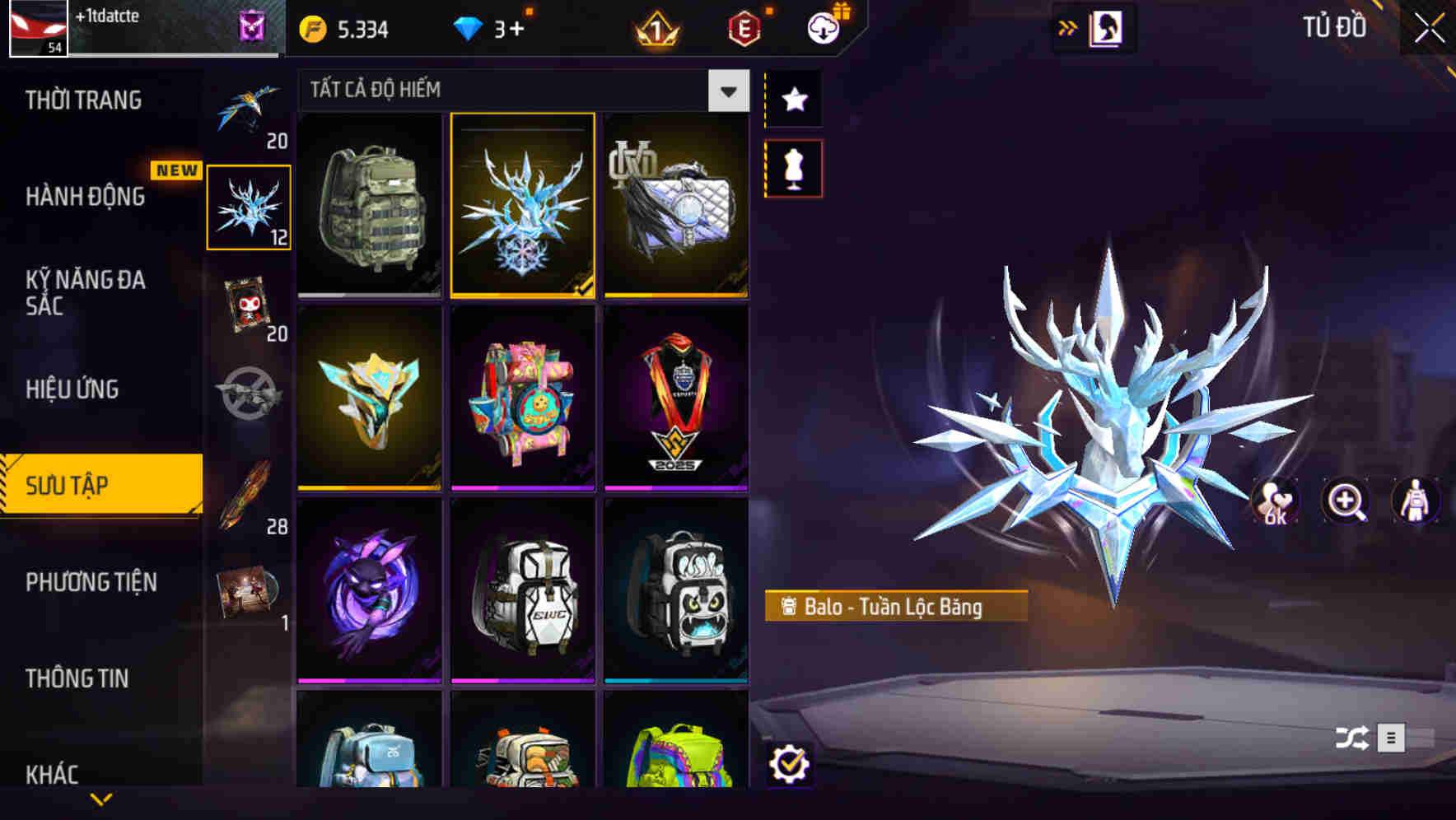Click the diamond balance icon to top up
1456x820 pixels.
(469, 27)
